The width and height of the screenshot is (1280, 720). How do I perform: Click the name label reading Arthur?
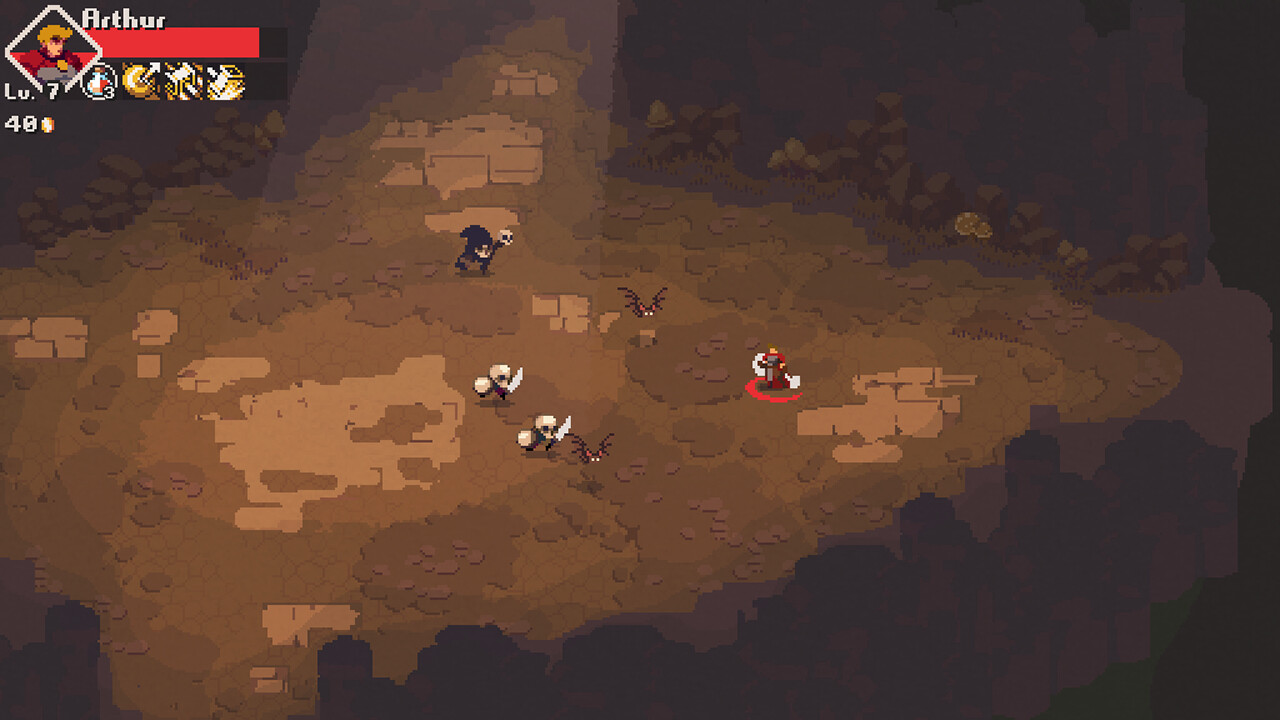pos(124,18)
